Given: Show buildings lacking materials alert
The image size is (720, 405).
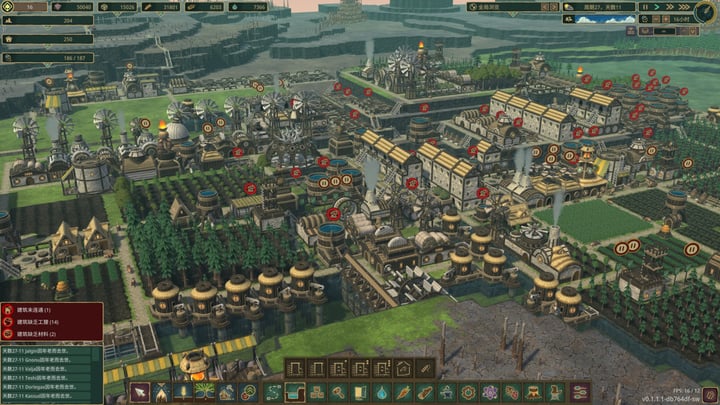Looking at the screenshot, I should [50, 335].
